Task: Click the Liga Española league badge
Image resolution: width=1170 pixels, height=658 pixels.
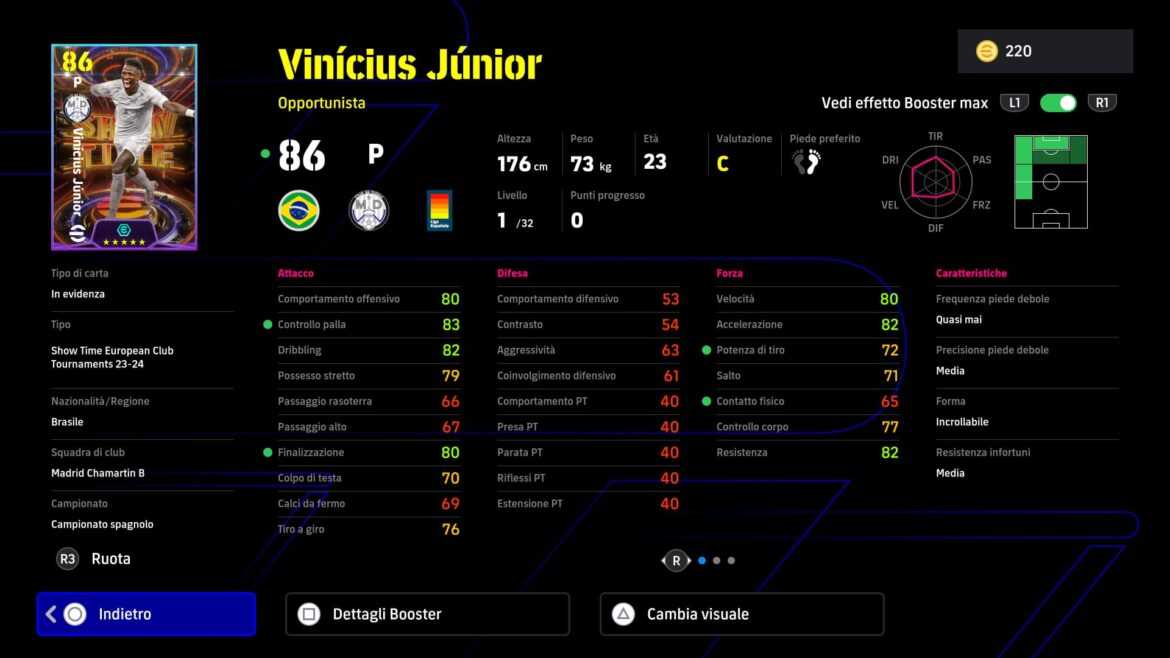Action: click(439, 211)
